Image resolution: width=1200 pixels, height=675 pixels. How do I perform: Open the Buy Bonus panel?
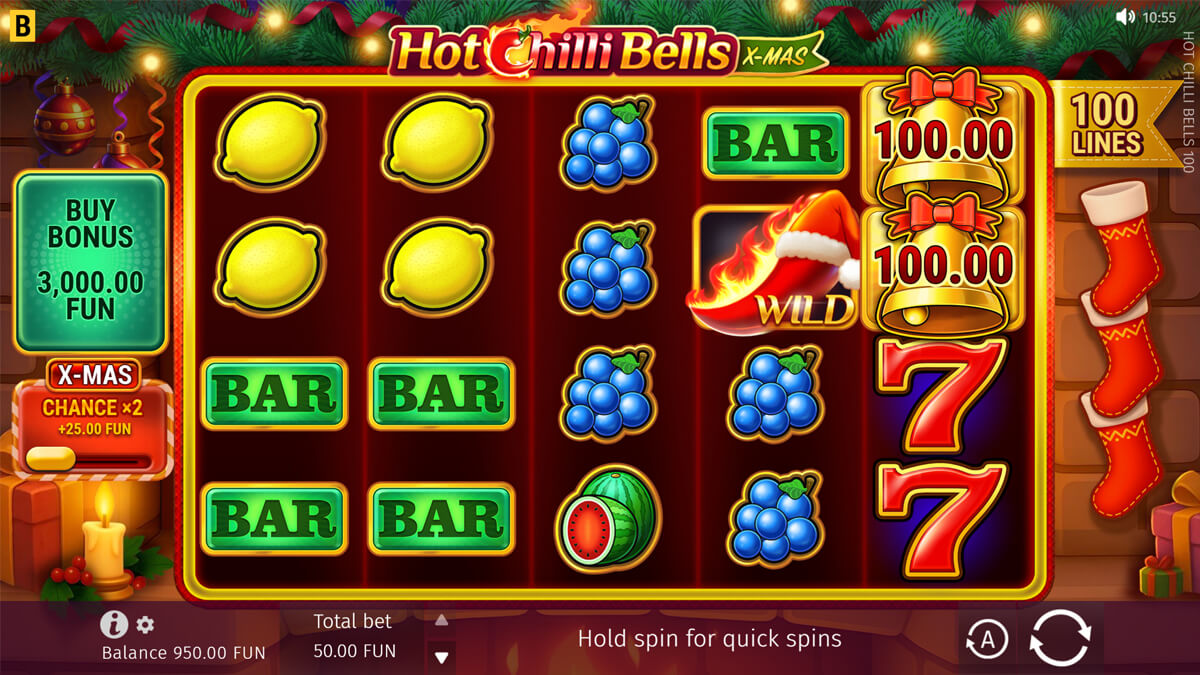pos(90,262)
